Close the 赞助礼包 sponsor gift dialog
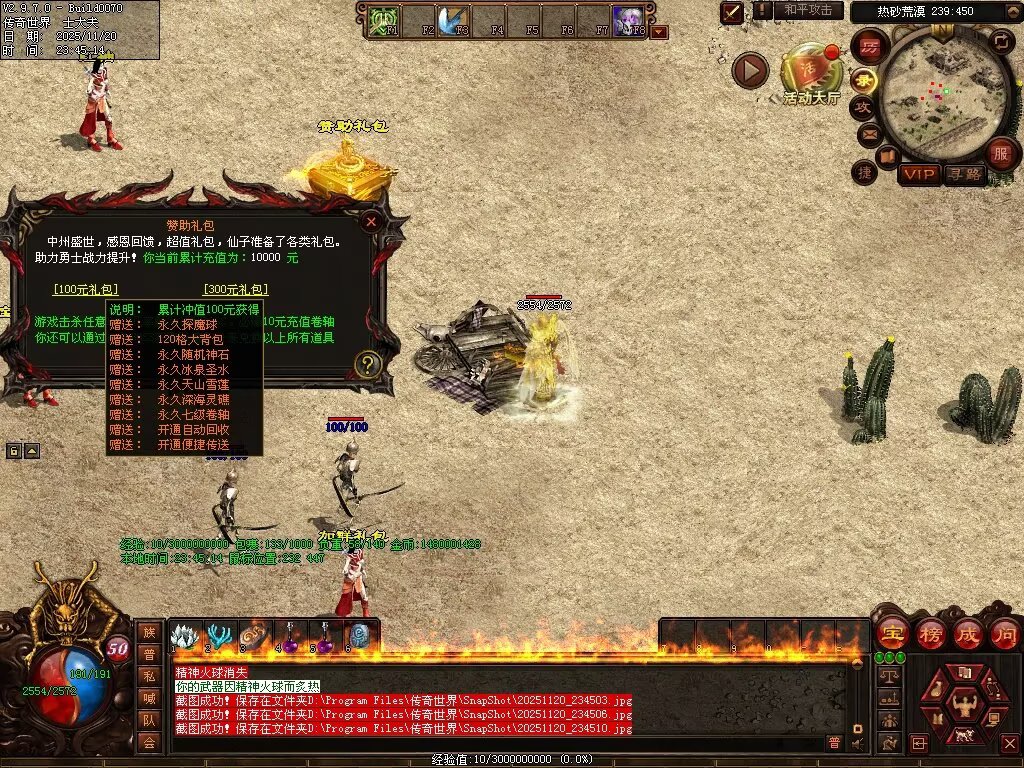 [x=371, y=222]
